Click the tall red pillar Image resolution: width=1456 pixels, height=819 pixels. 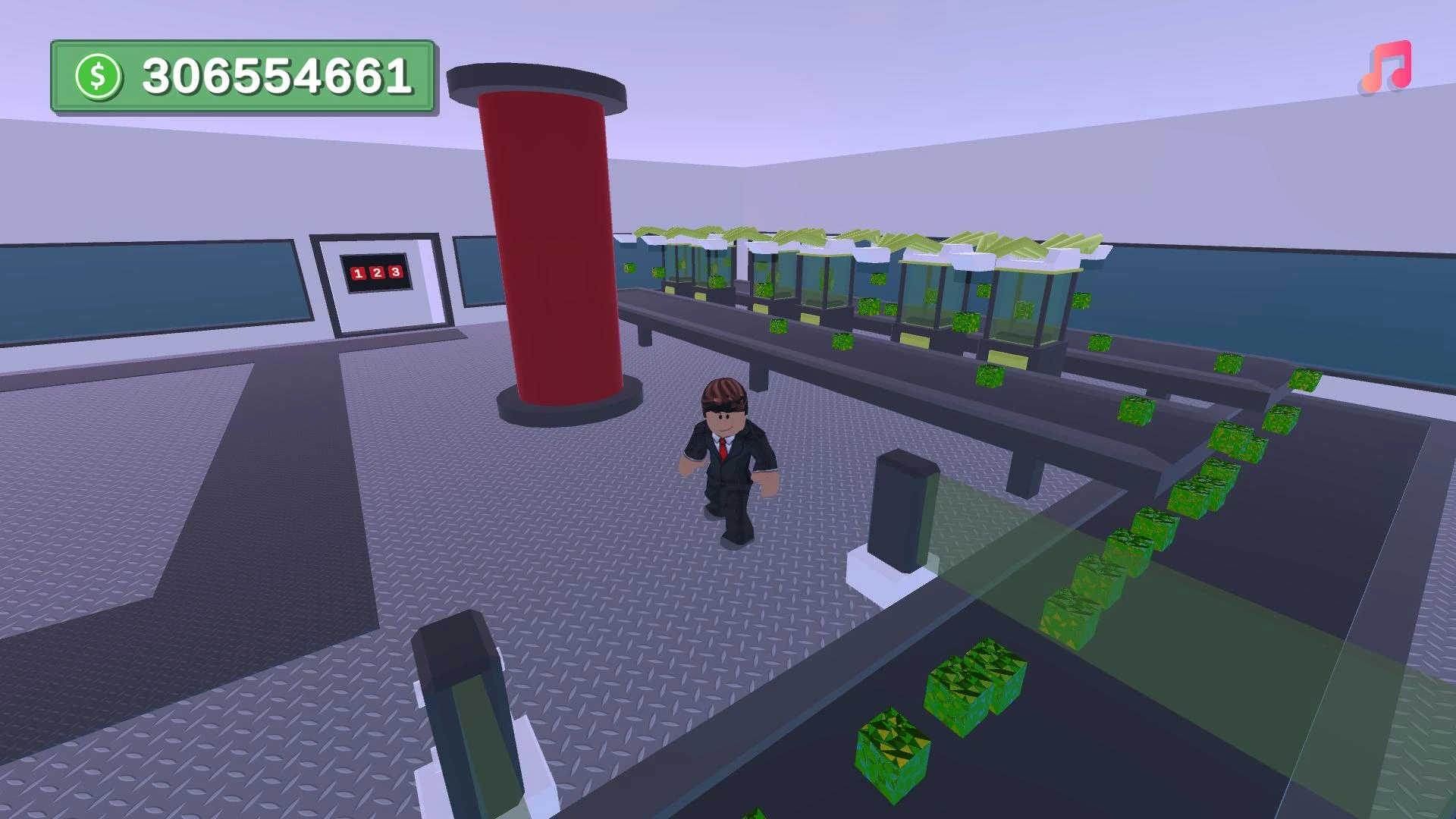pos(550,243)
